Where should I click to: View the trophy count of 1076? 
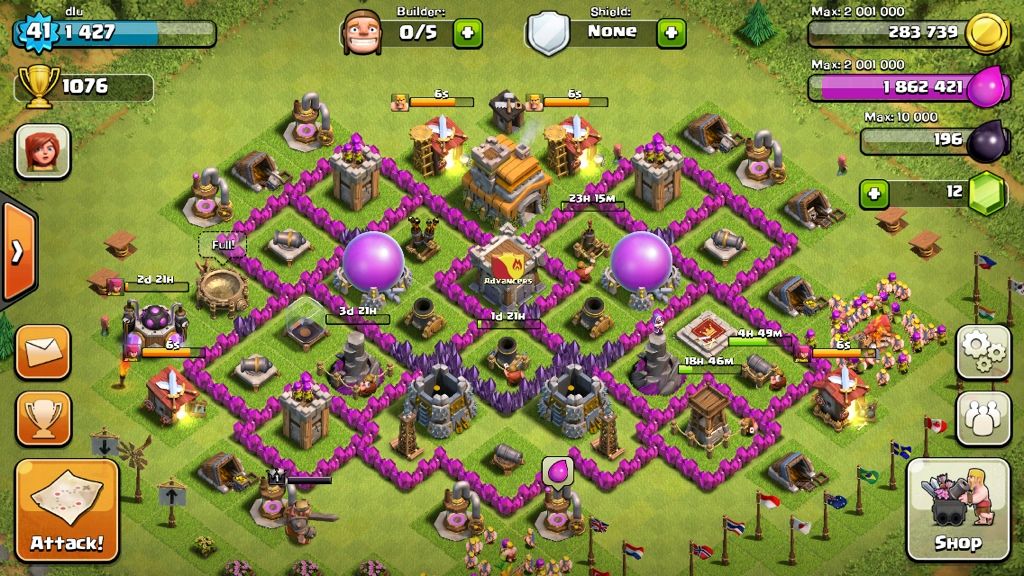pos(84,87)
